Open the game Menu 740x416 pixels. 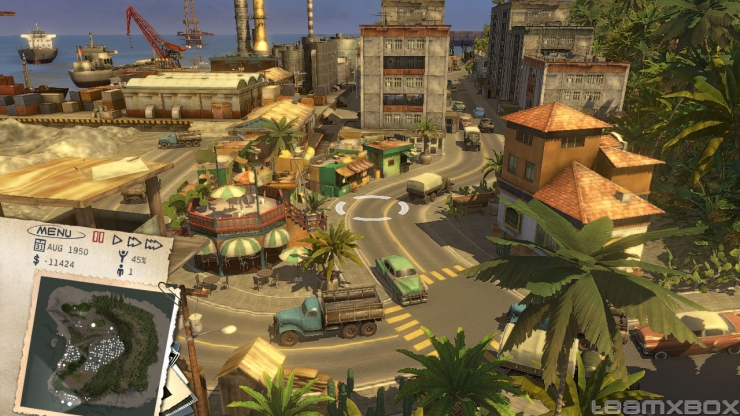[55, 232]
